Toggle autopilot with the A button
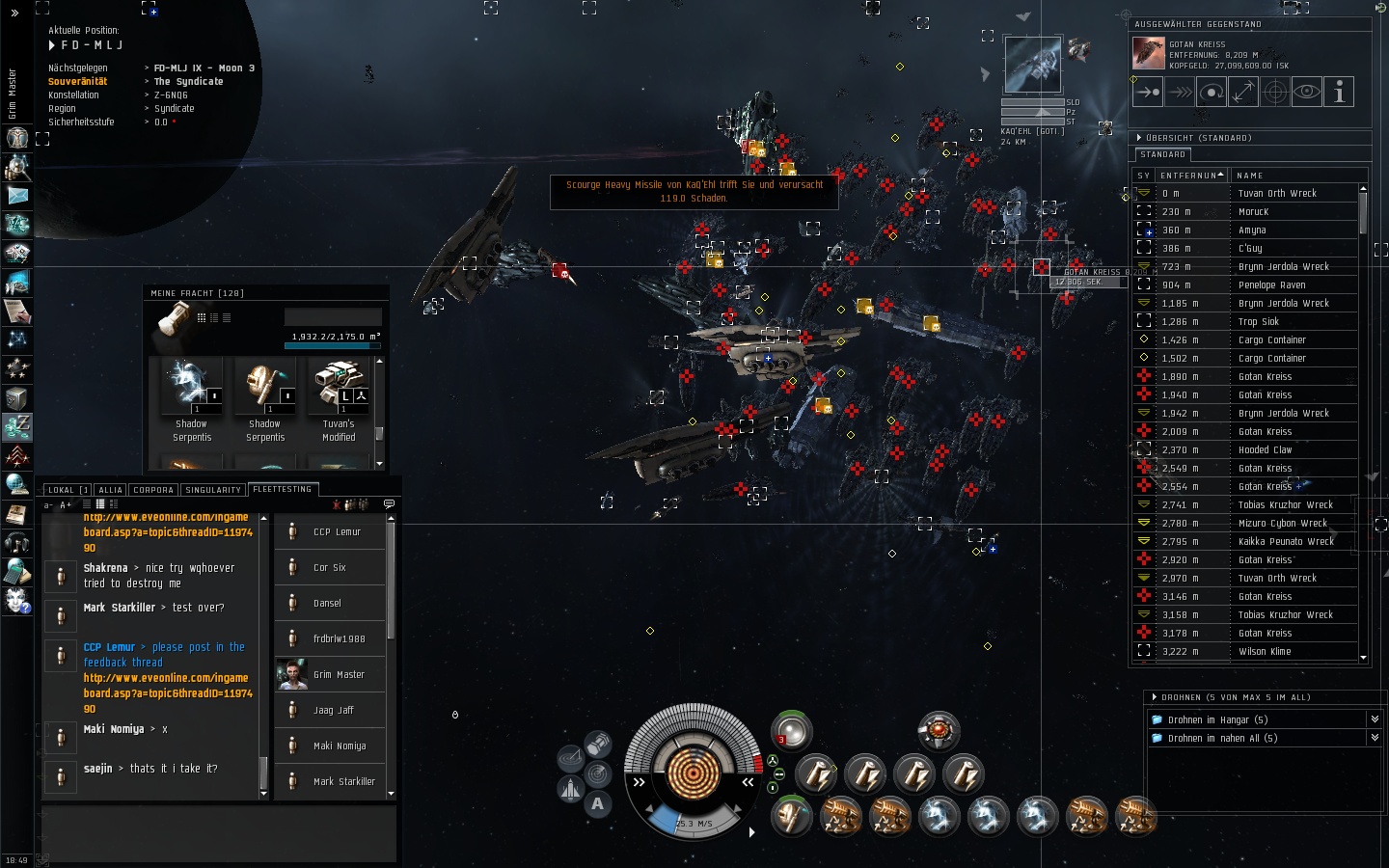 (598, 803)
